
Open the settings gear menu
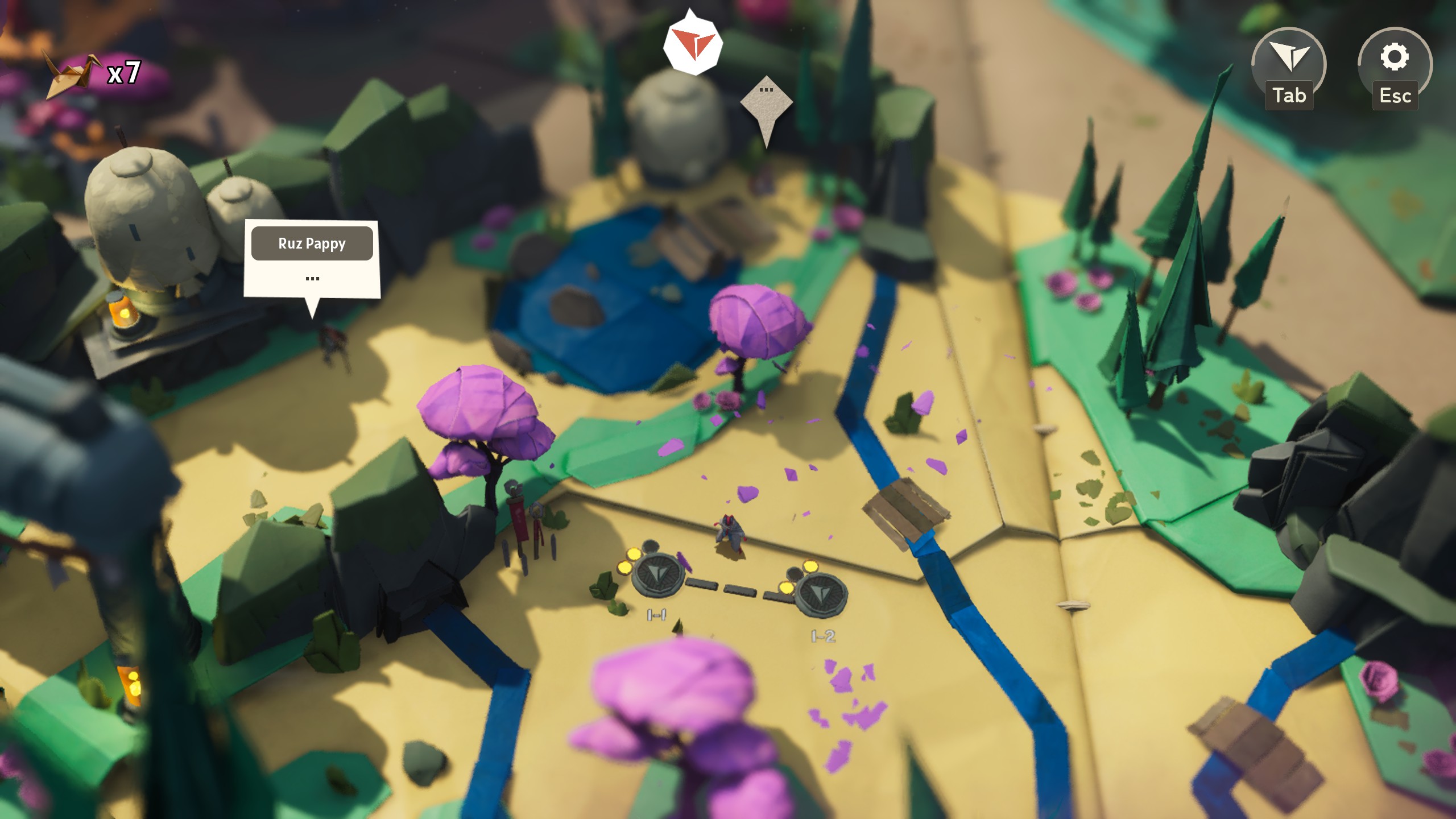pyautogui.click(x=1394, y=57)
